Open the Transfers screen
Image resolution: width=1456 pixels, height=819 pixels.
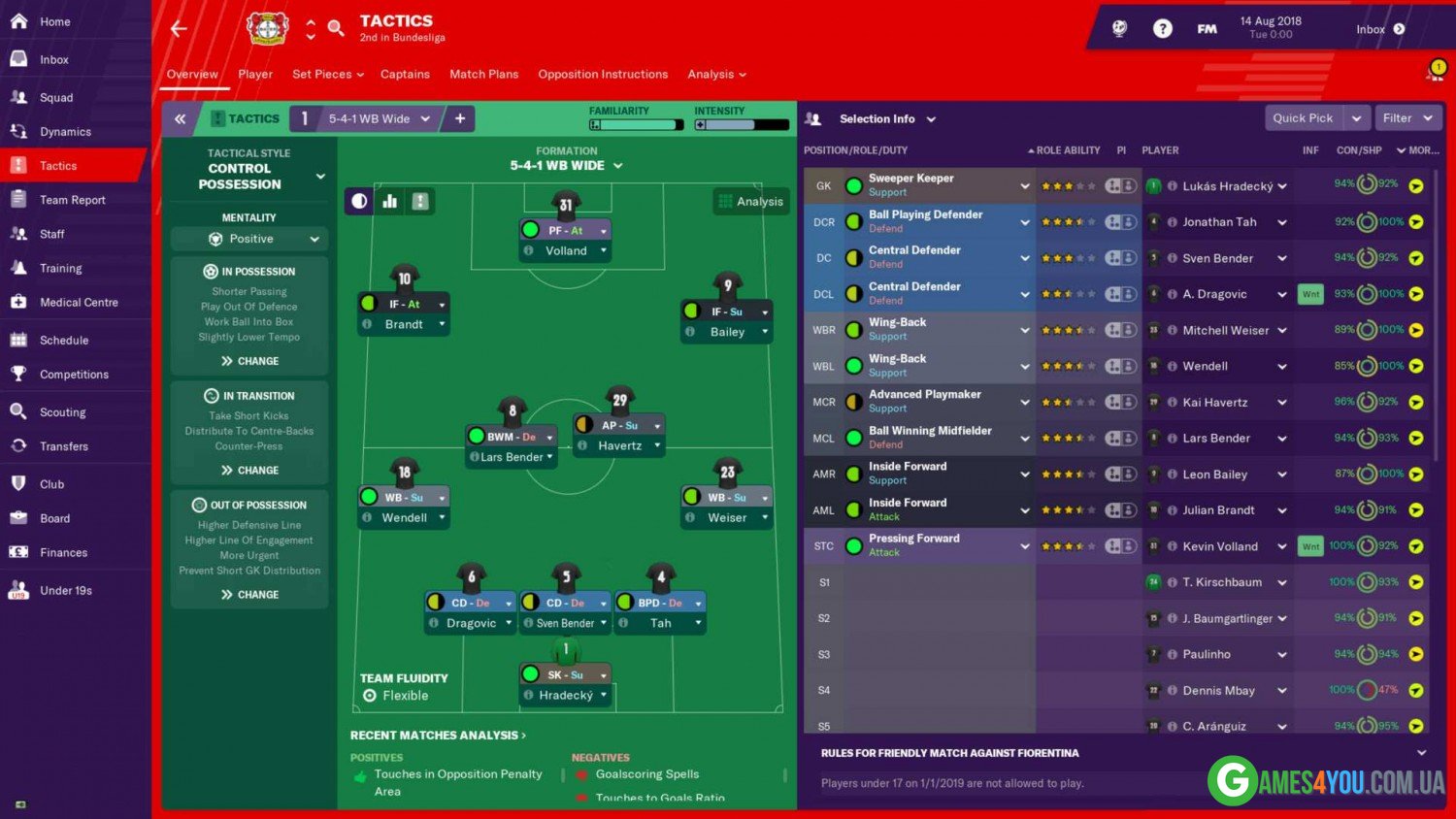tap(63, 446)
